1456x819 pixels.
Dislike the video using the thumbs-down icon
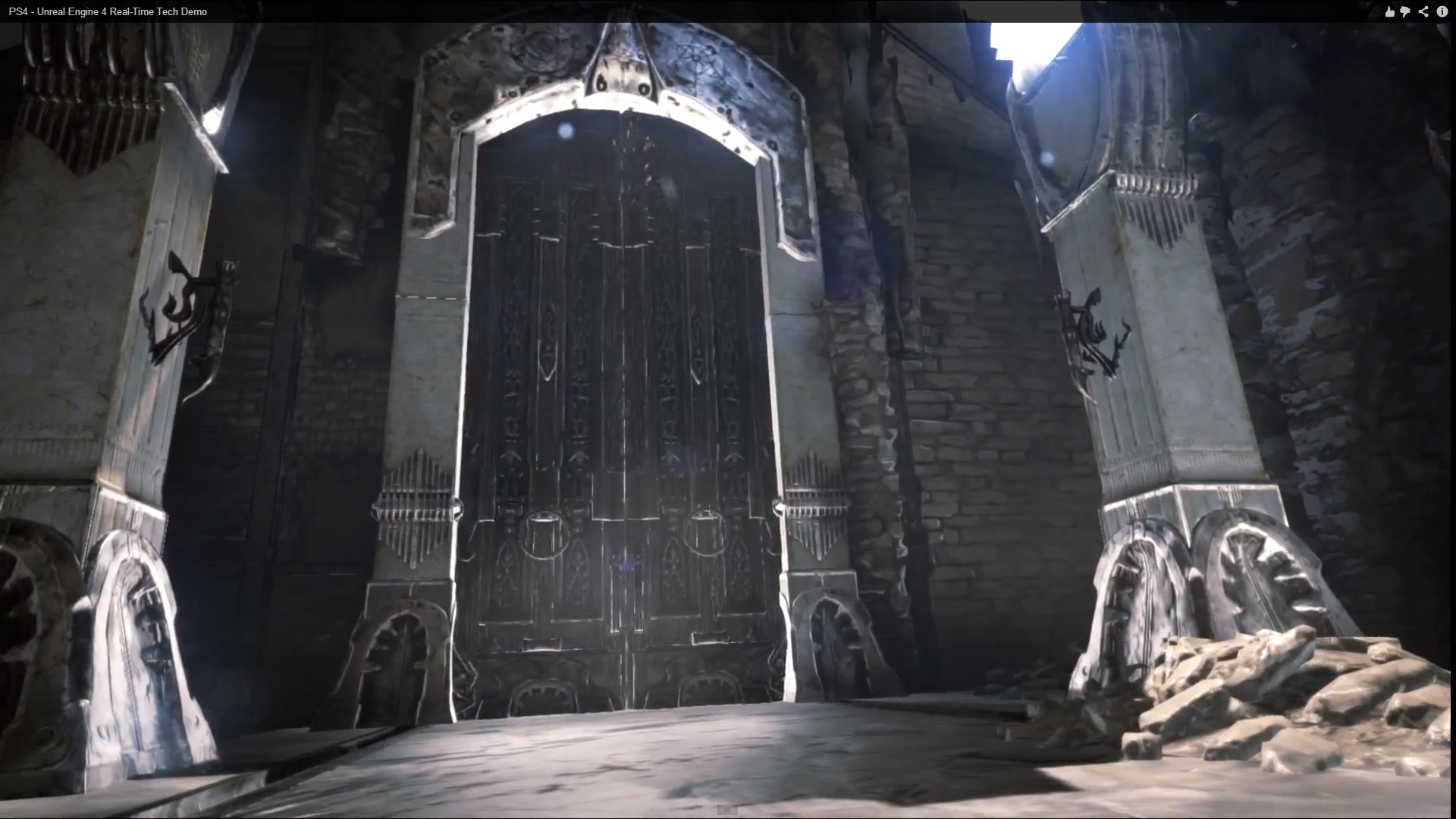point(1405,11)
